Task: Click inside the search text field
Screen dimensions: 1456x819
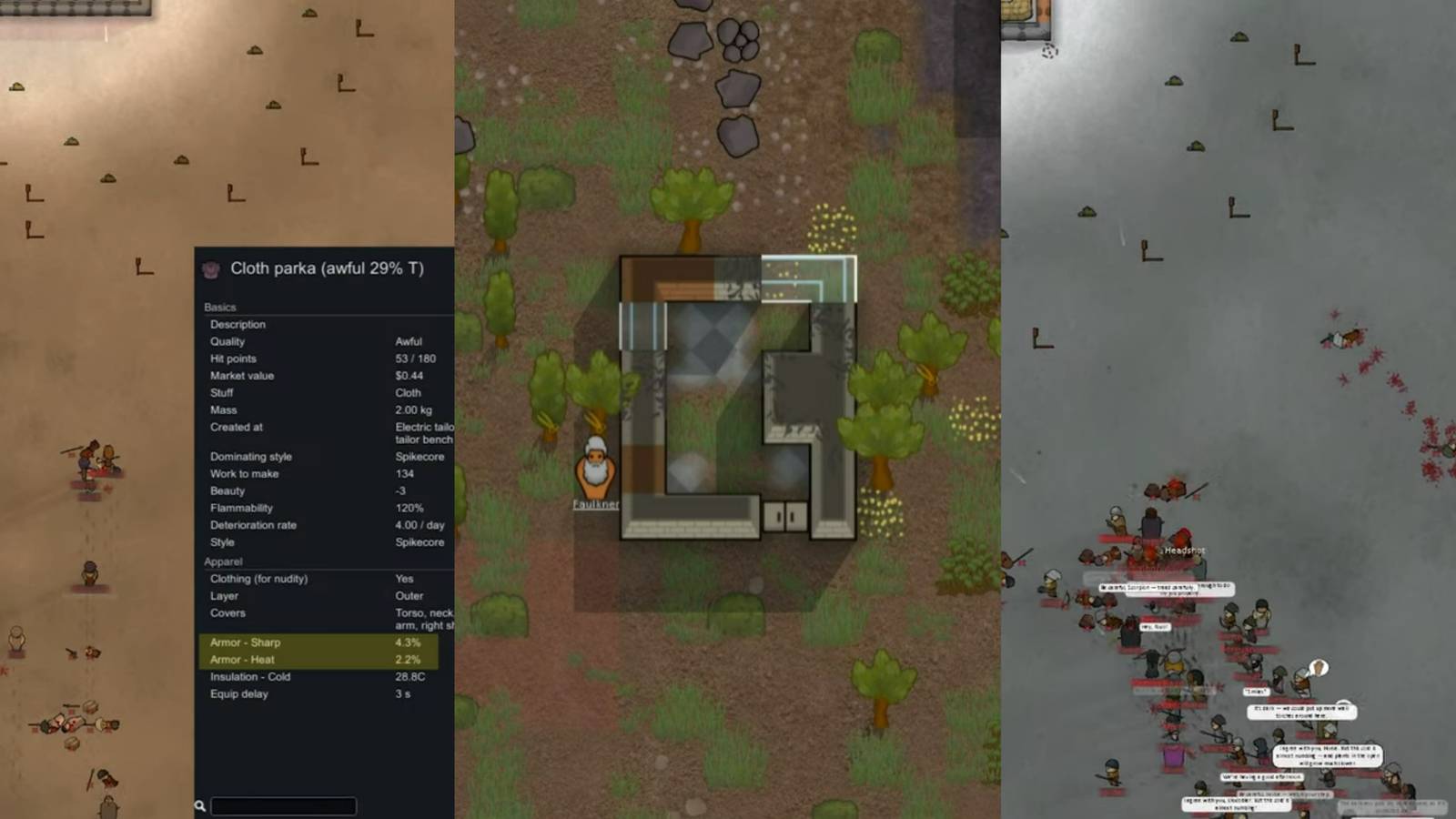Action: click(x=282, y=805)
